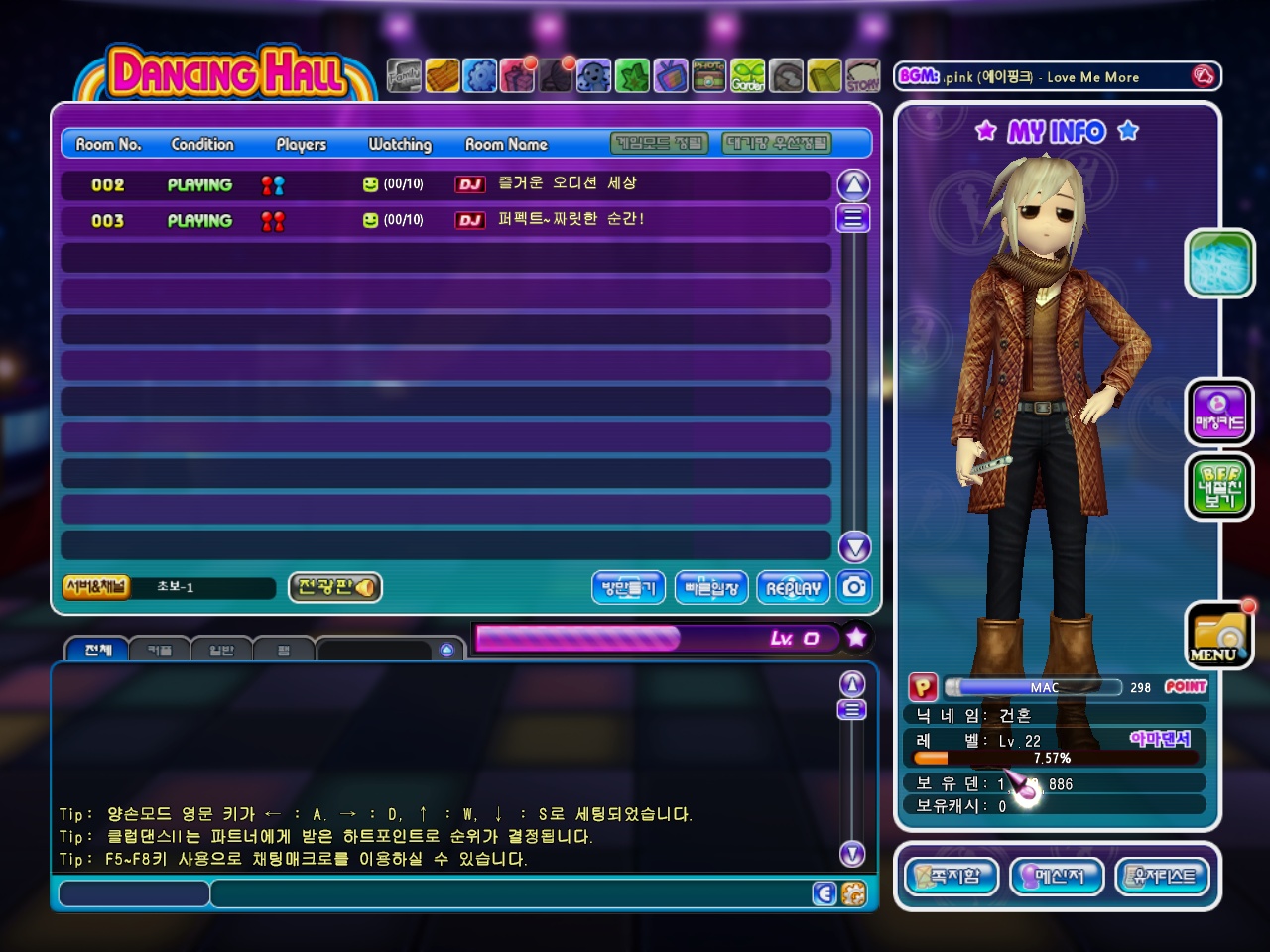Open the REPLAY button

tap(793, 588)
